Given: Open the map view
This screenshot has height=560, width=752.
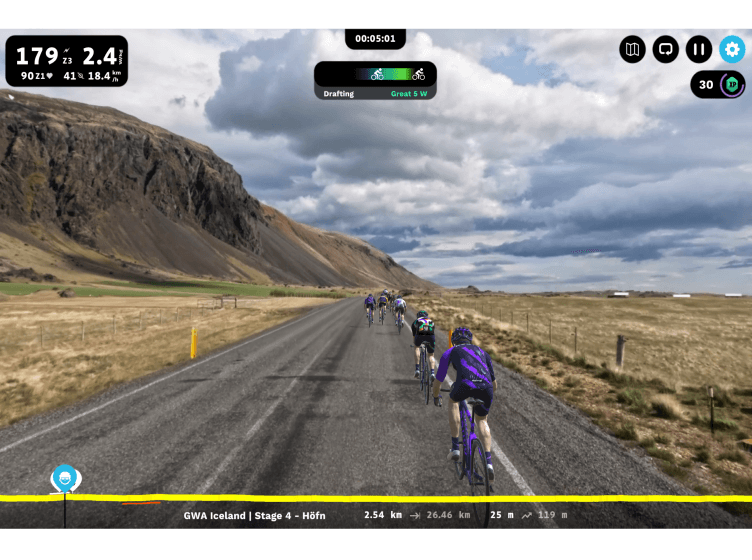Looking at the screenshot, I should click(x=632, y=49).
